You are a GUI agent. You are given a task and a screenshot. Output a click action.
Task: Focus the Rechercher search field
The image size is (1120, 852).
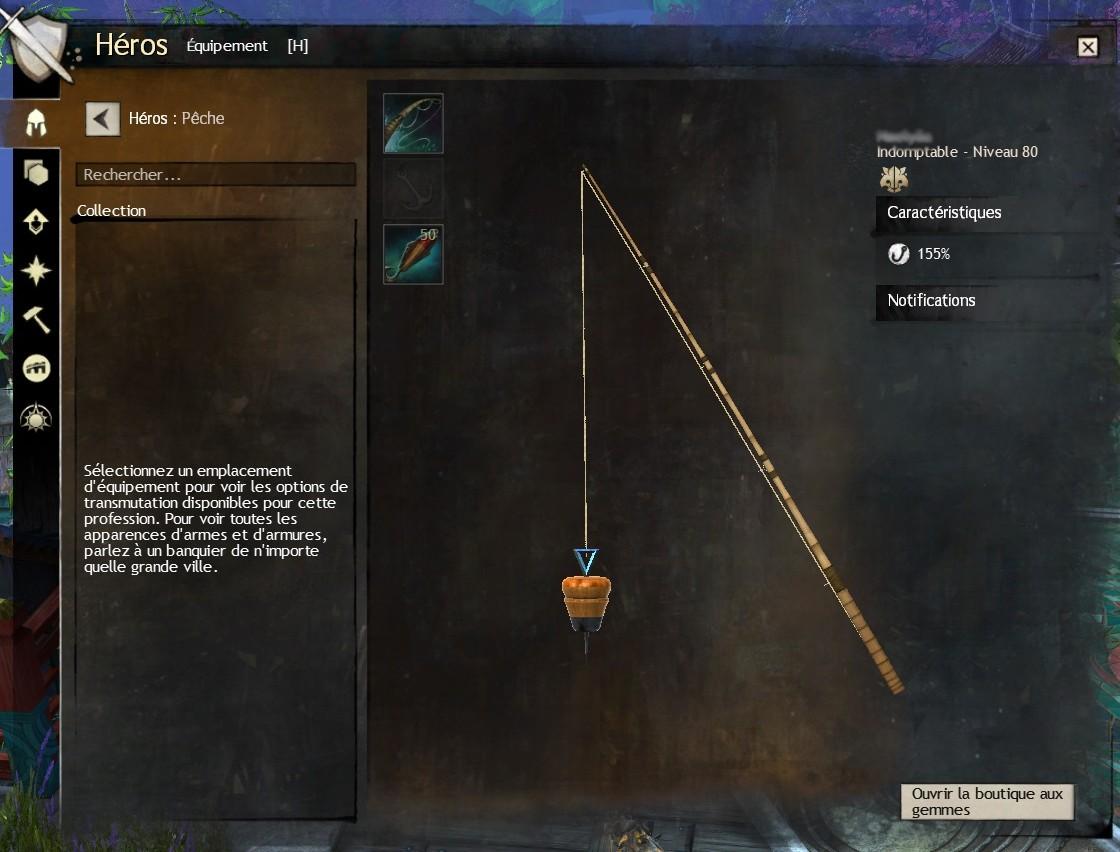click(215, 175)
